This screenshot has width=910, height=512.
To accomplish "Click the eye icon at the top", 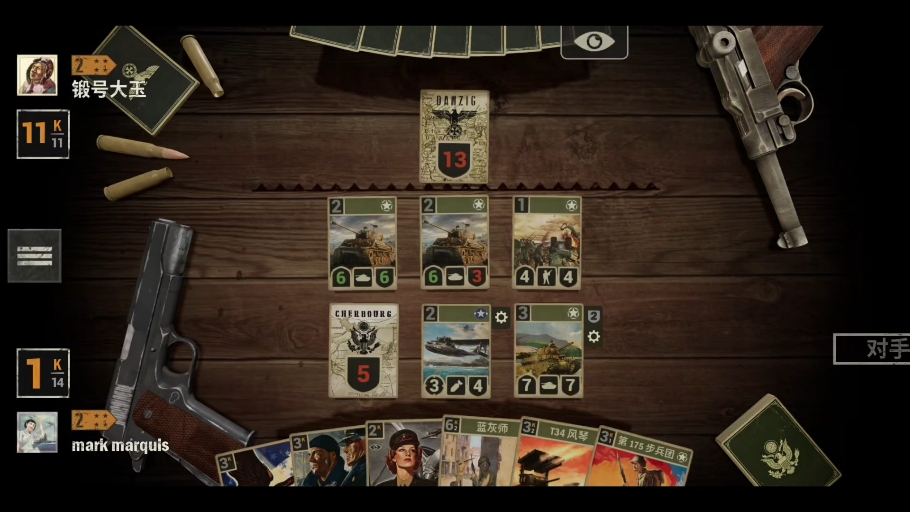I will tap(594, 41).
